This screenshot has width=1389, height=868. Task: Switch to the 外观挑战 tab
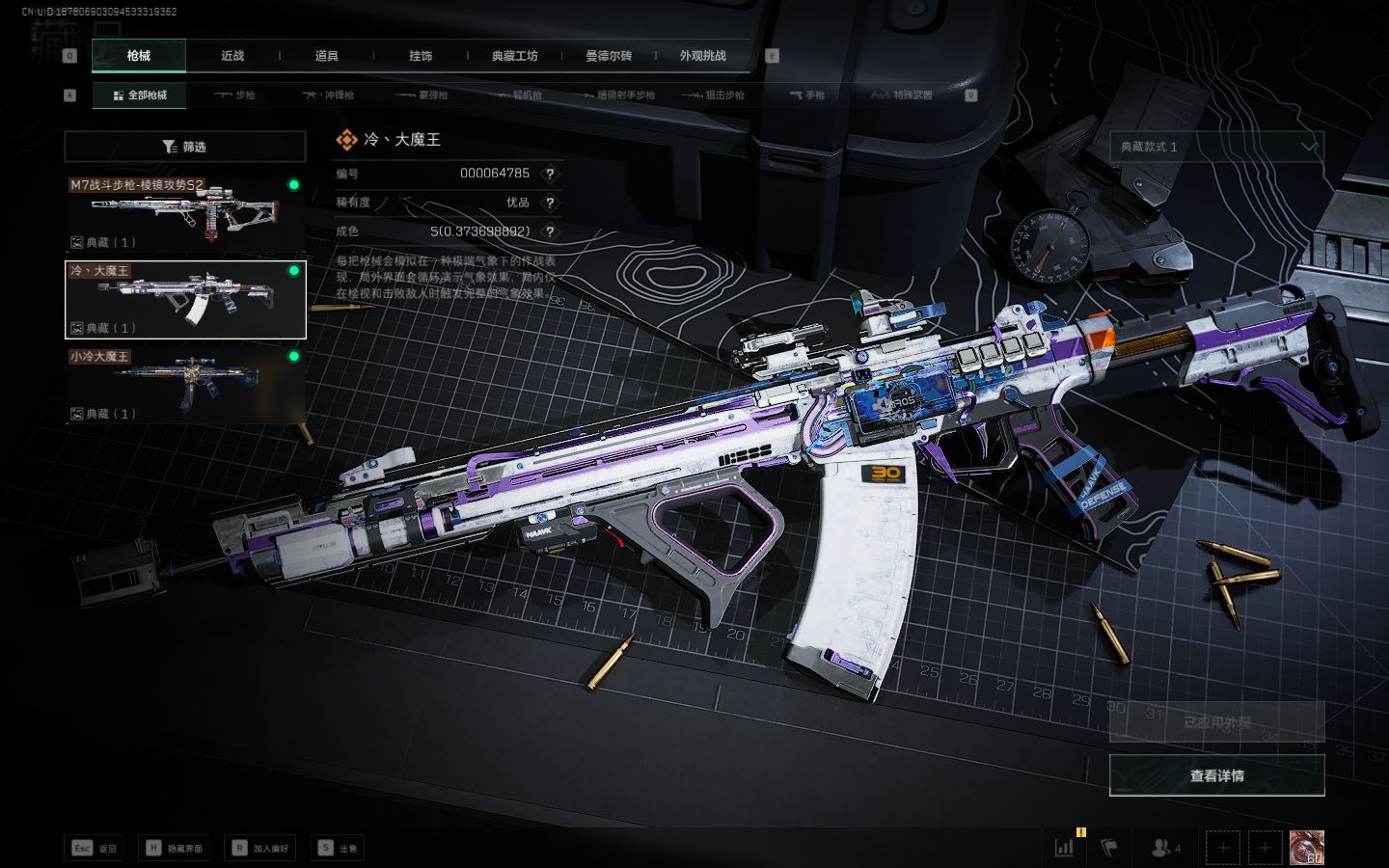pos(702,56)
